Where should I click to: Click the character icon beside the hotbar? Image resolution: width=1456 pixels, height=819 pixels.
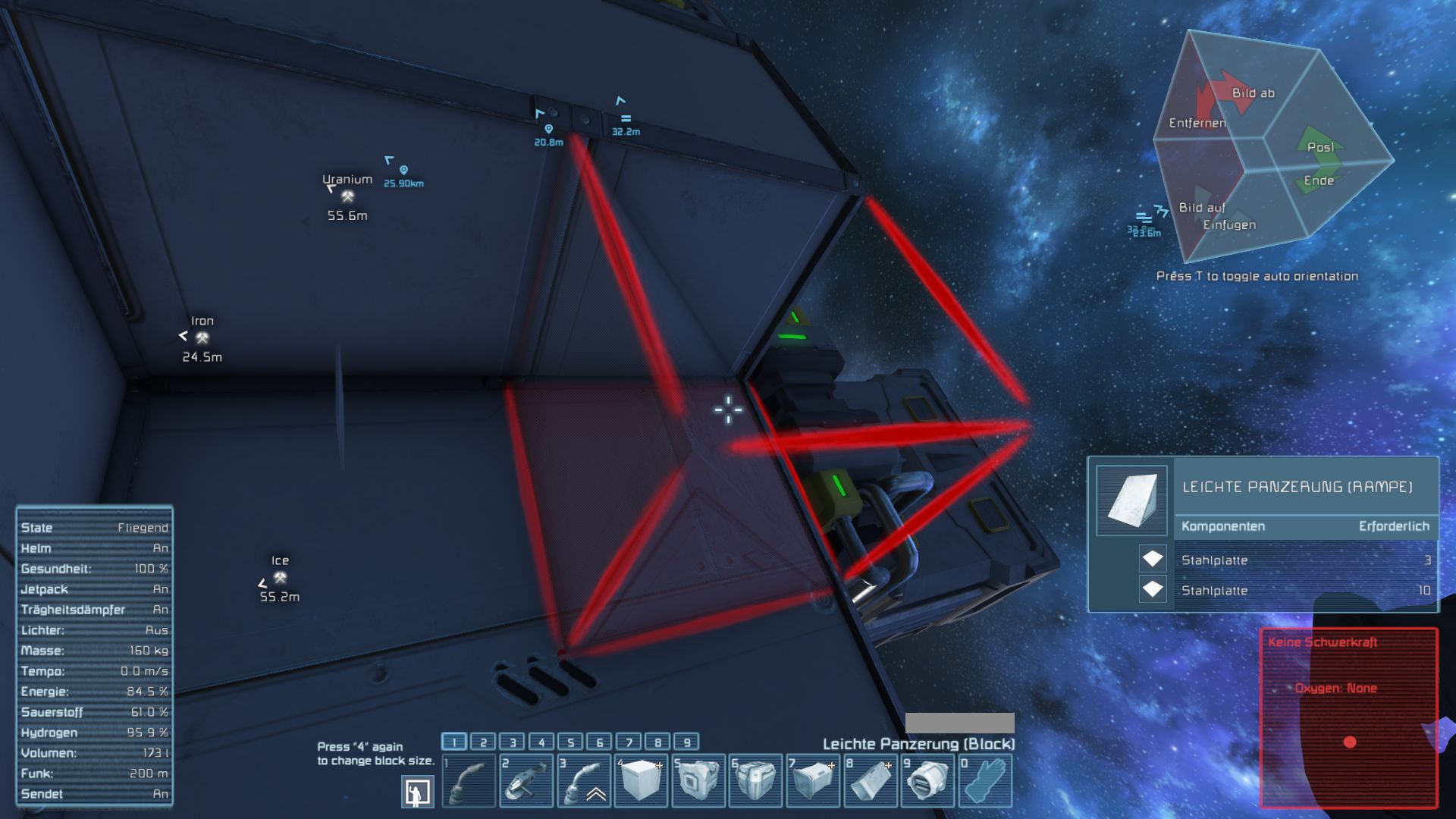(417, 792)
